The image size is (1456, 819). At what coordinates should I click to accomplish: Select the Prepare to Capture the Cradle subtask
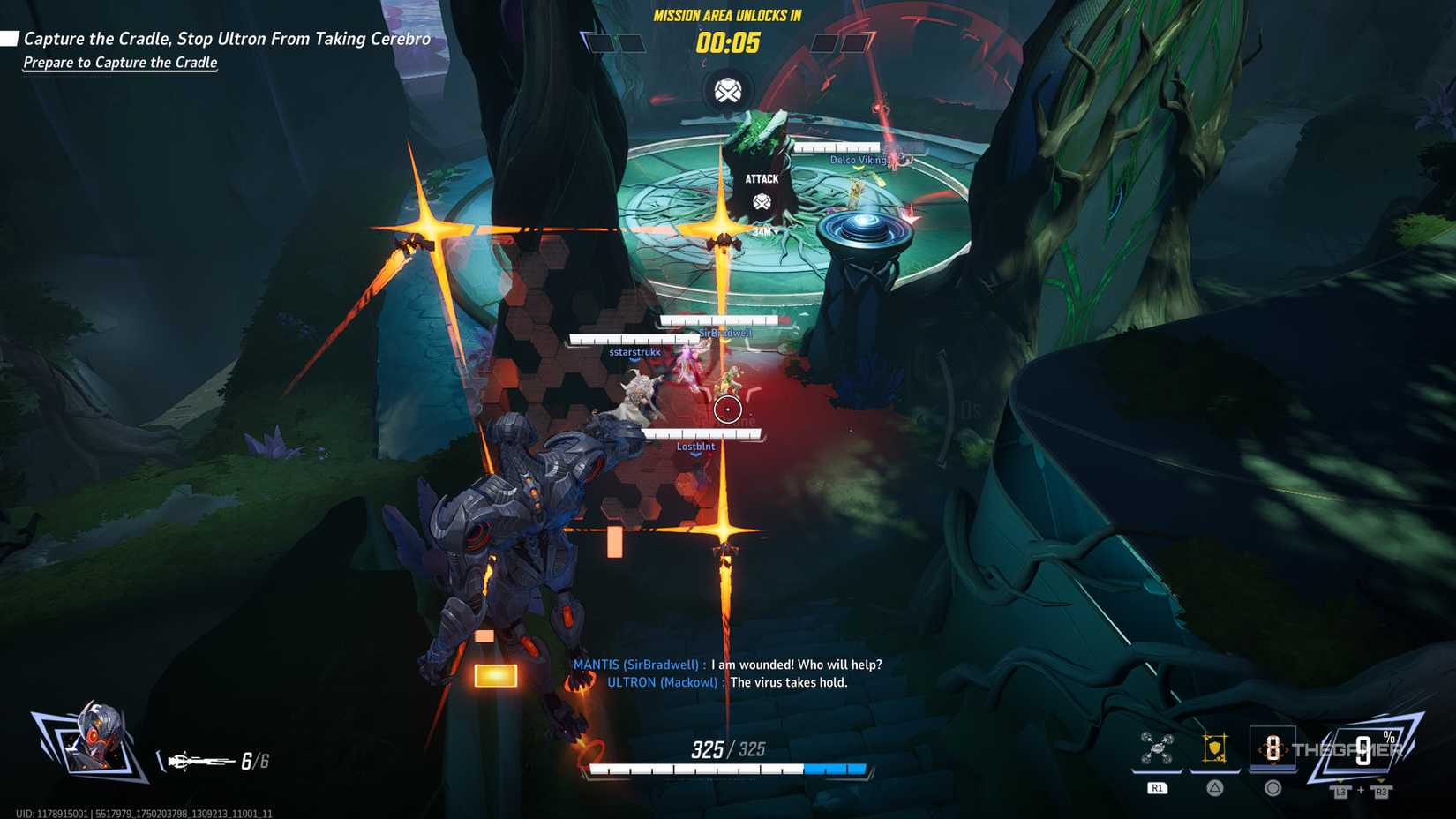[120, 63]
